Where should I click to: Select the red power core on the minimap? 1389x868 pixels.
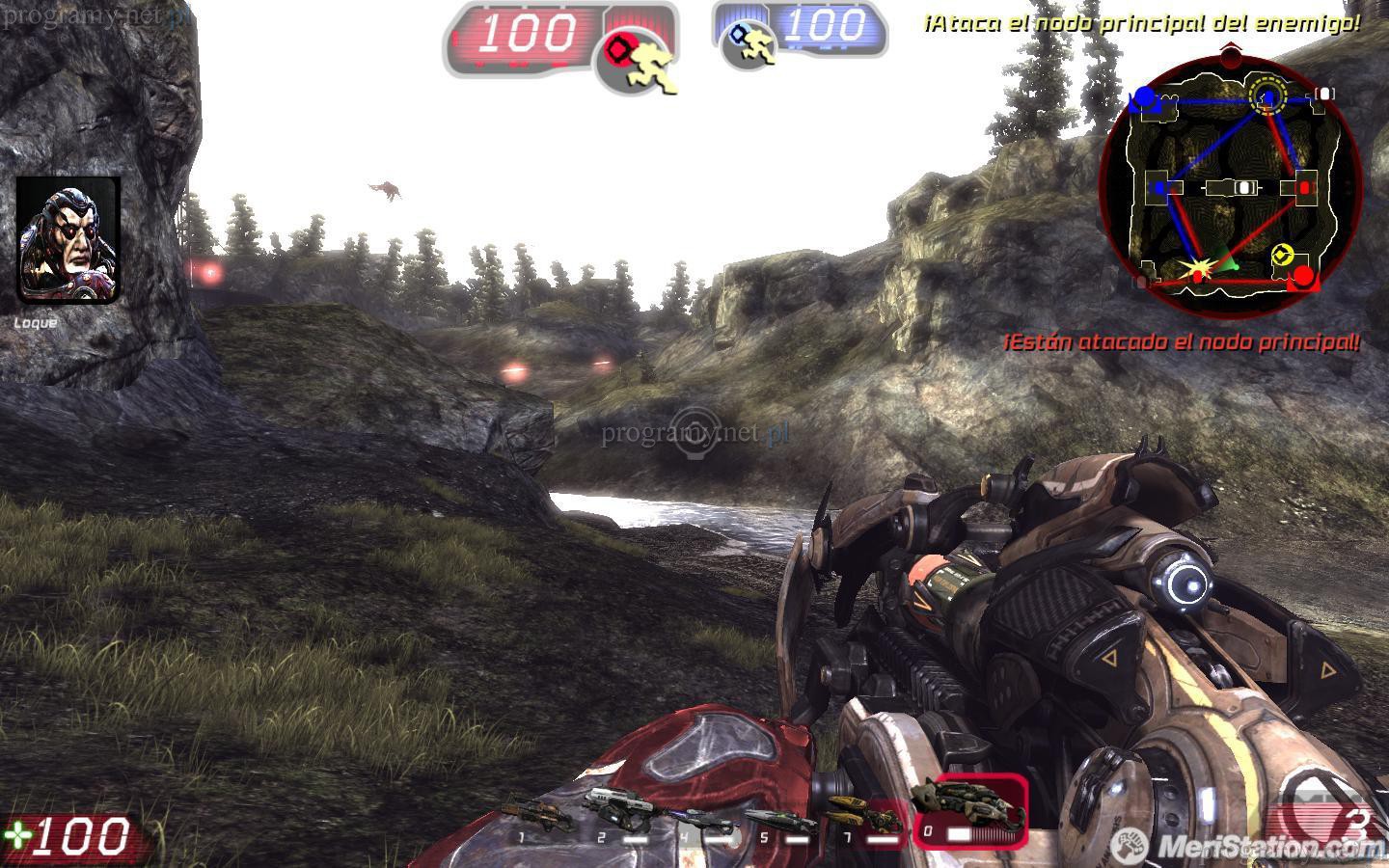pos(1303,278)
